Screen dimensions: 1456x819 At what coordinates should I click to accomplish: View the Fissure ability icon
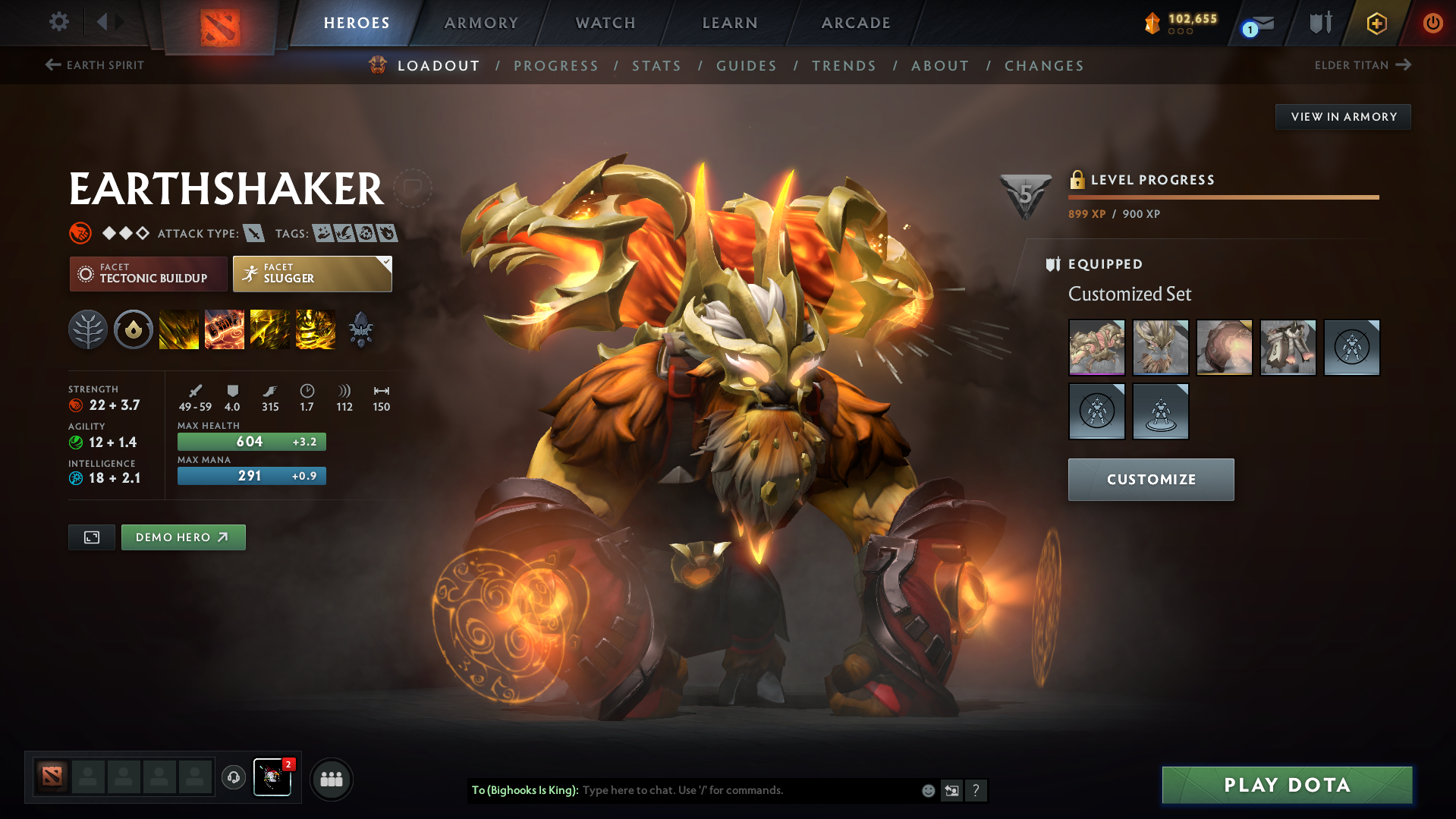[x=179, y=329]
